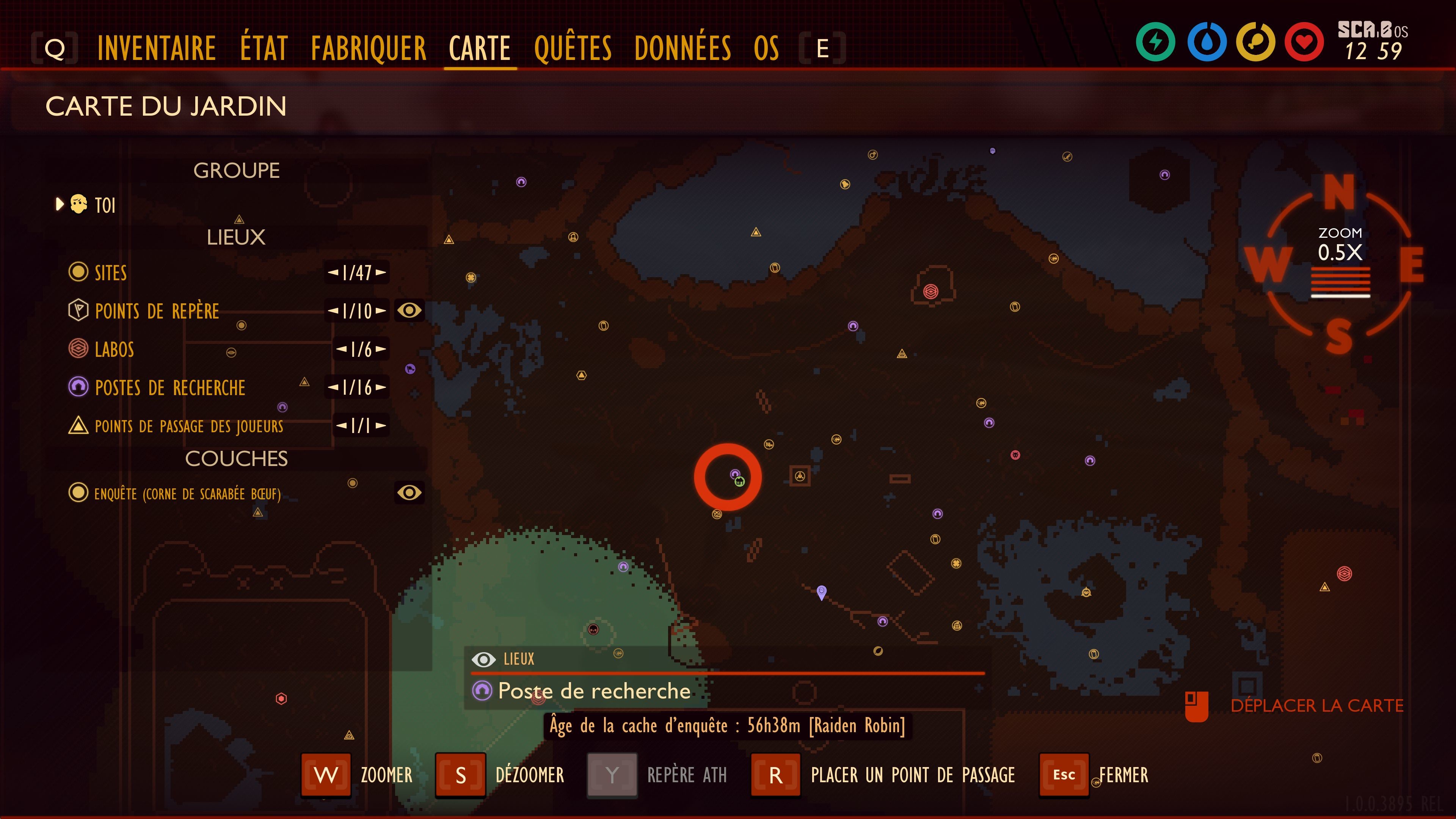Close the map with Fermer

1064,775
